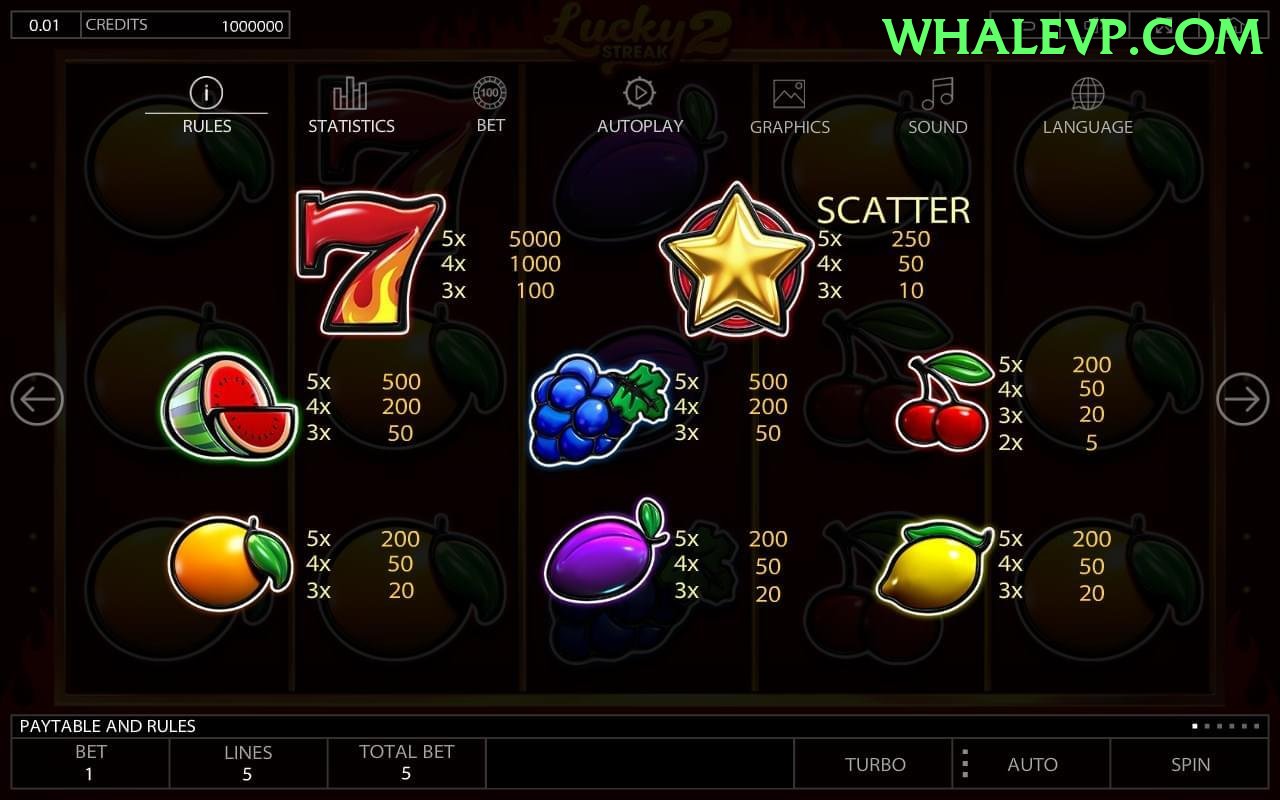Screen dimensions: 1280x800
Task: Go to next paytable page with right arrow
Action: [x=1242, y=398]
